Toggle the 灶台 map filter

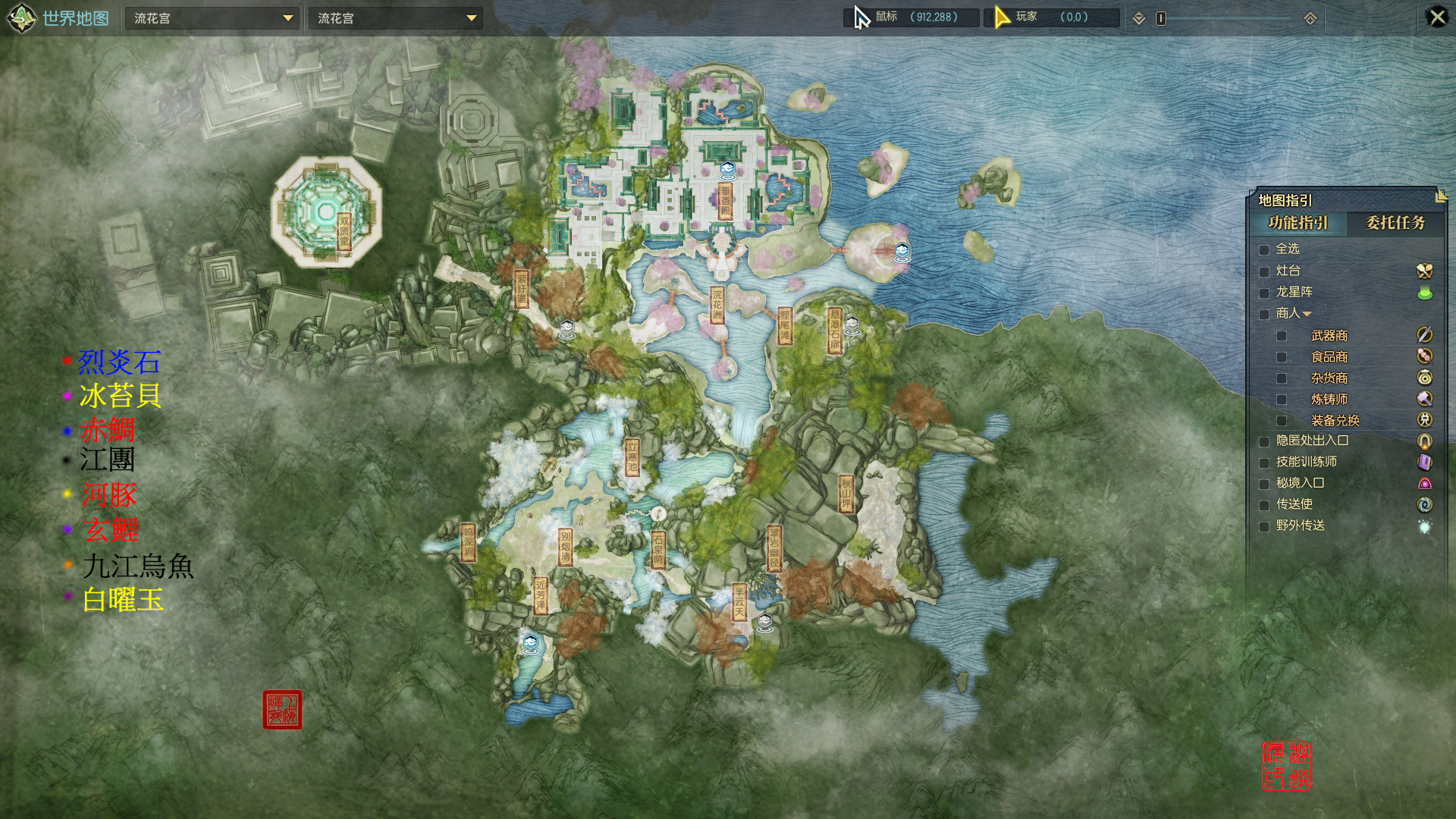coord(1264,271)
